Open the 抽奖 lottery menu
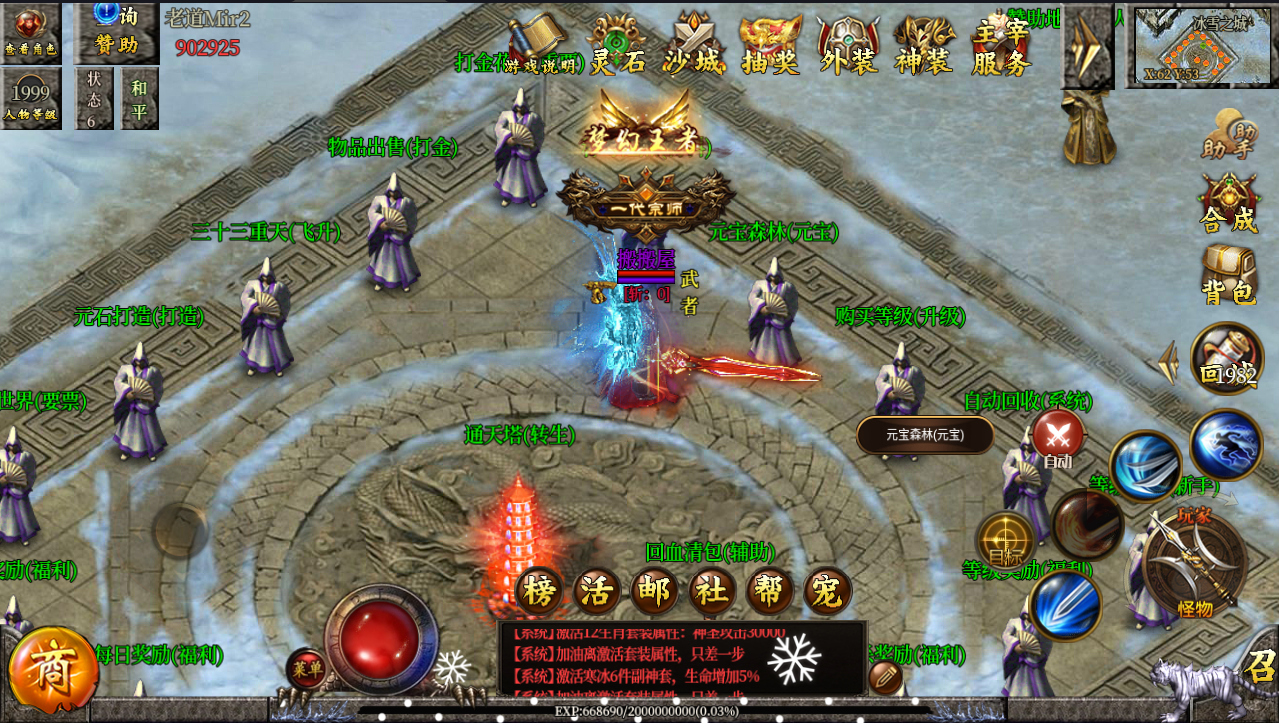 (x=770, y=48)
